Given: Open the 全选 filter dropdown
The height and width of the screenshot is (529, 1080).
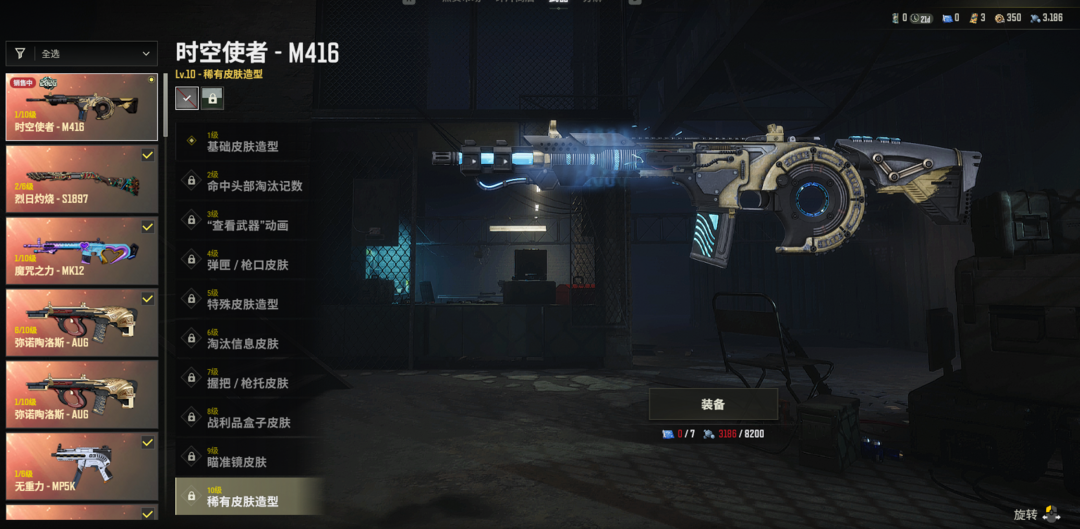Looking at the screenshot, I should point(82,54).
